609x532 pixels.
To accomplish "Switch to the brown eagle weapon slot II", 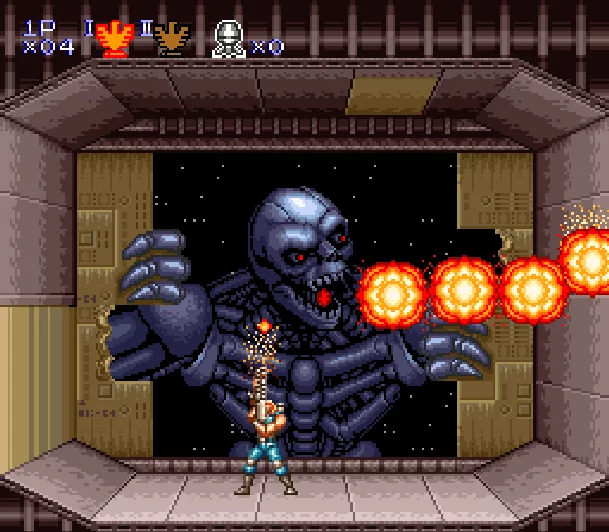I will [x=172, y=40].
